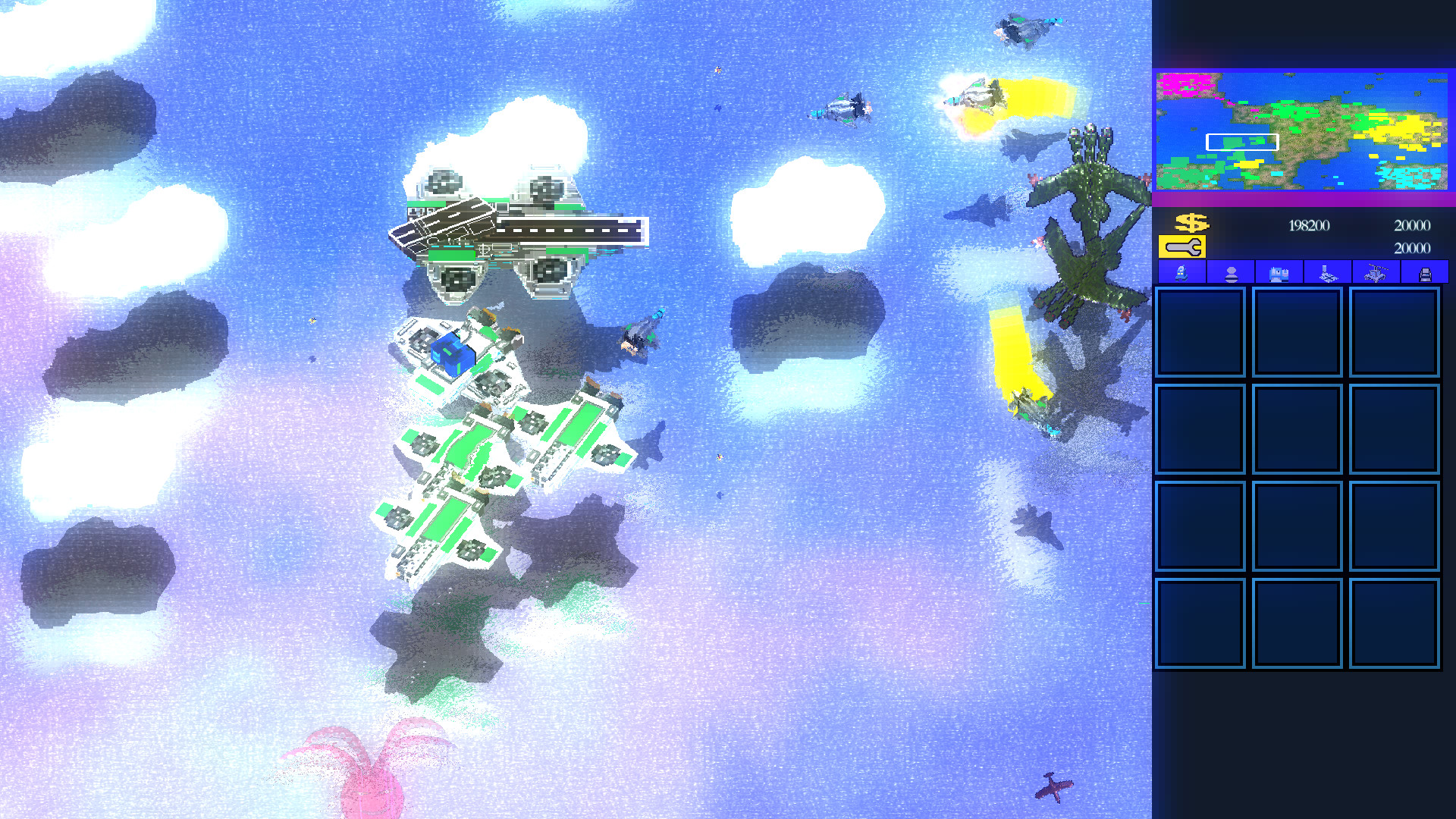
Task: Select the engineer unit production category
Action: [1181, 273]
